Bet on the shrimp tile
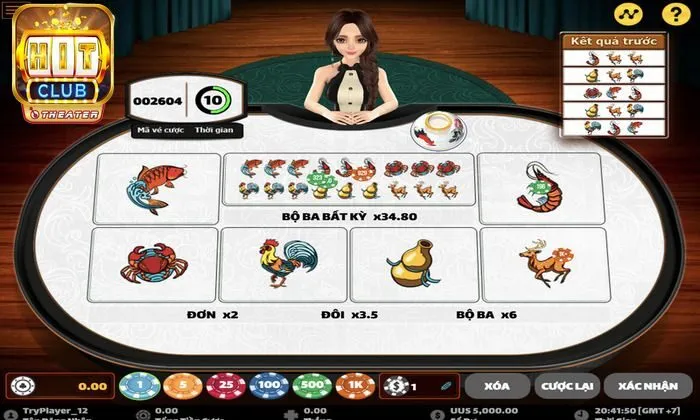This screenshot has height=420, width=700. (540, 187)
